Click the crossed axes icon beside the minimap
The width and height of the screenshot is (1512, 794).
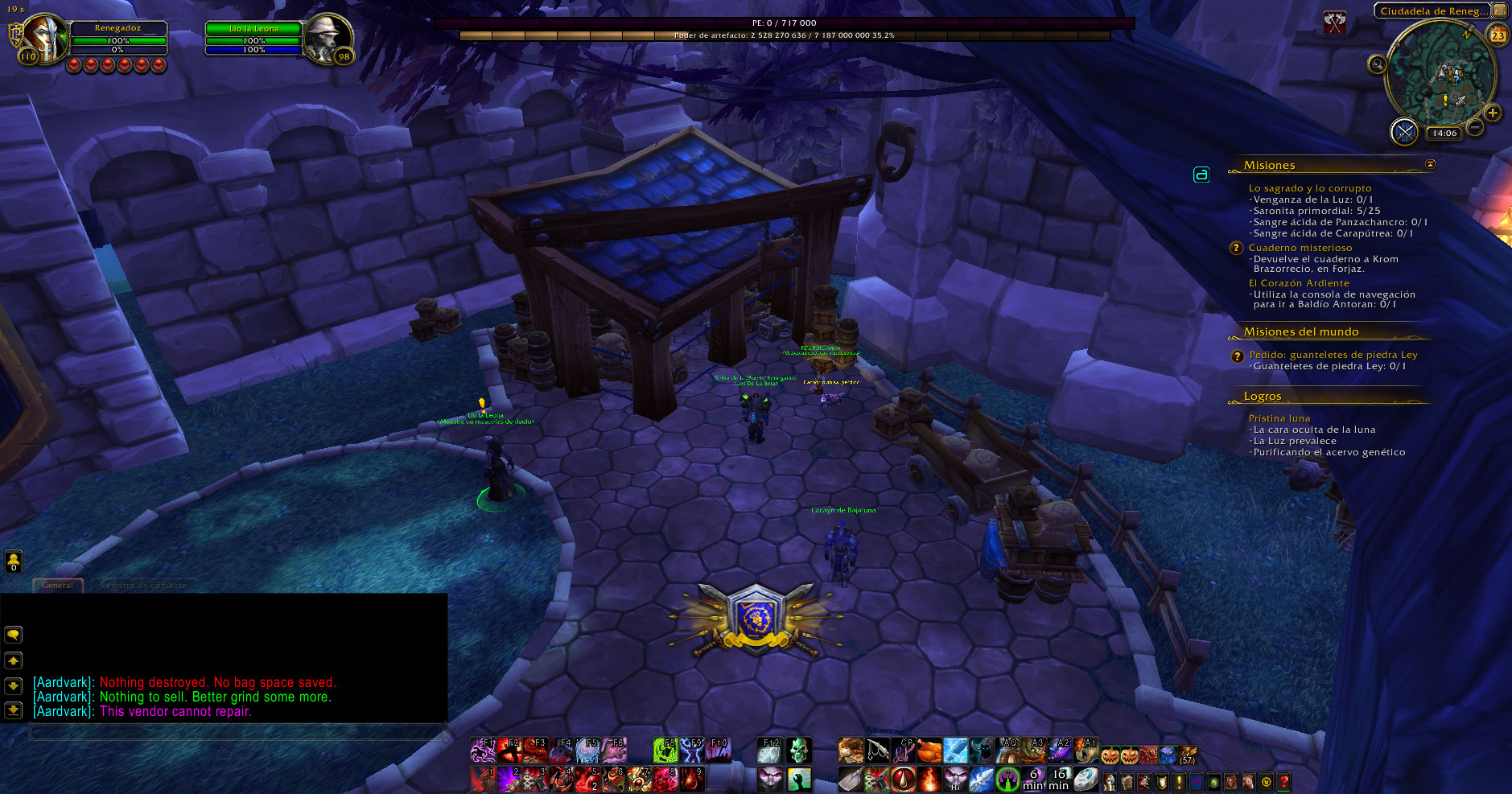(x=1336, y=23)
